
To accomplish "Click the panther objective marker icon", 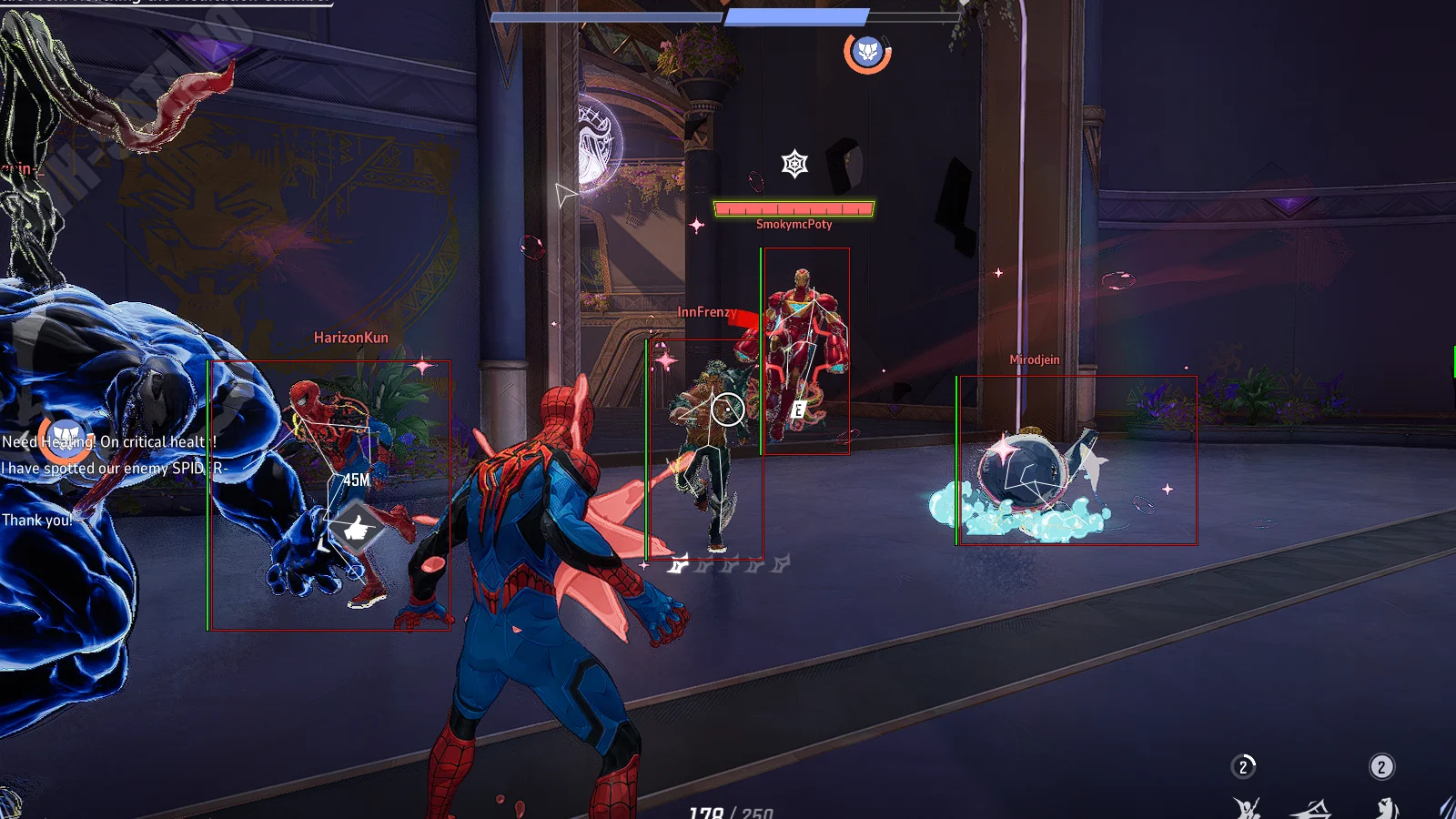I will 867,52.
